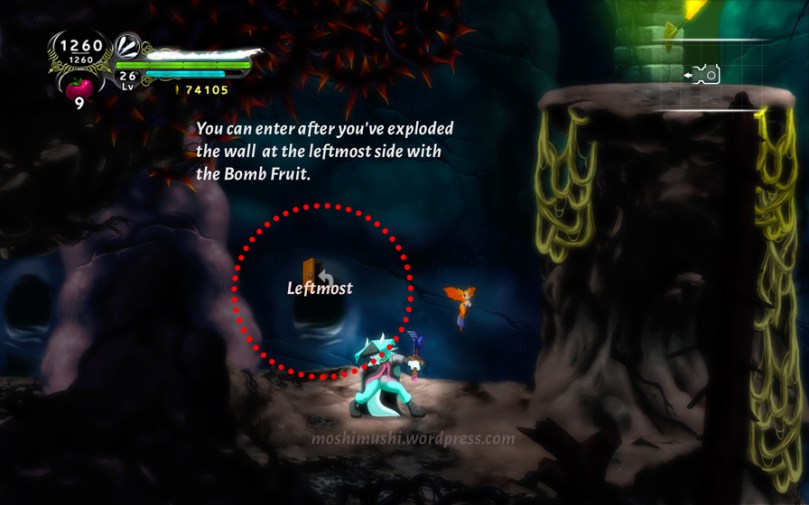
Task: Select the red fruit quick-item slot
Action: coord(79,86)
